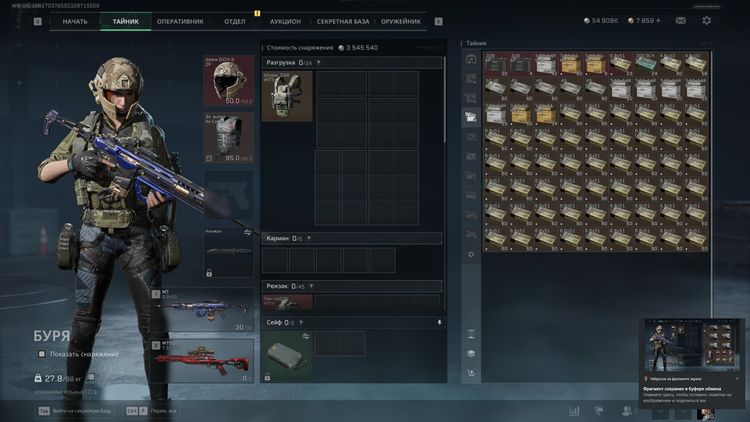Select the chest rig item slot

pyautogui.click(x=287, y=96)
